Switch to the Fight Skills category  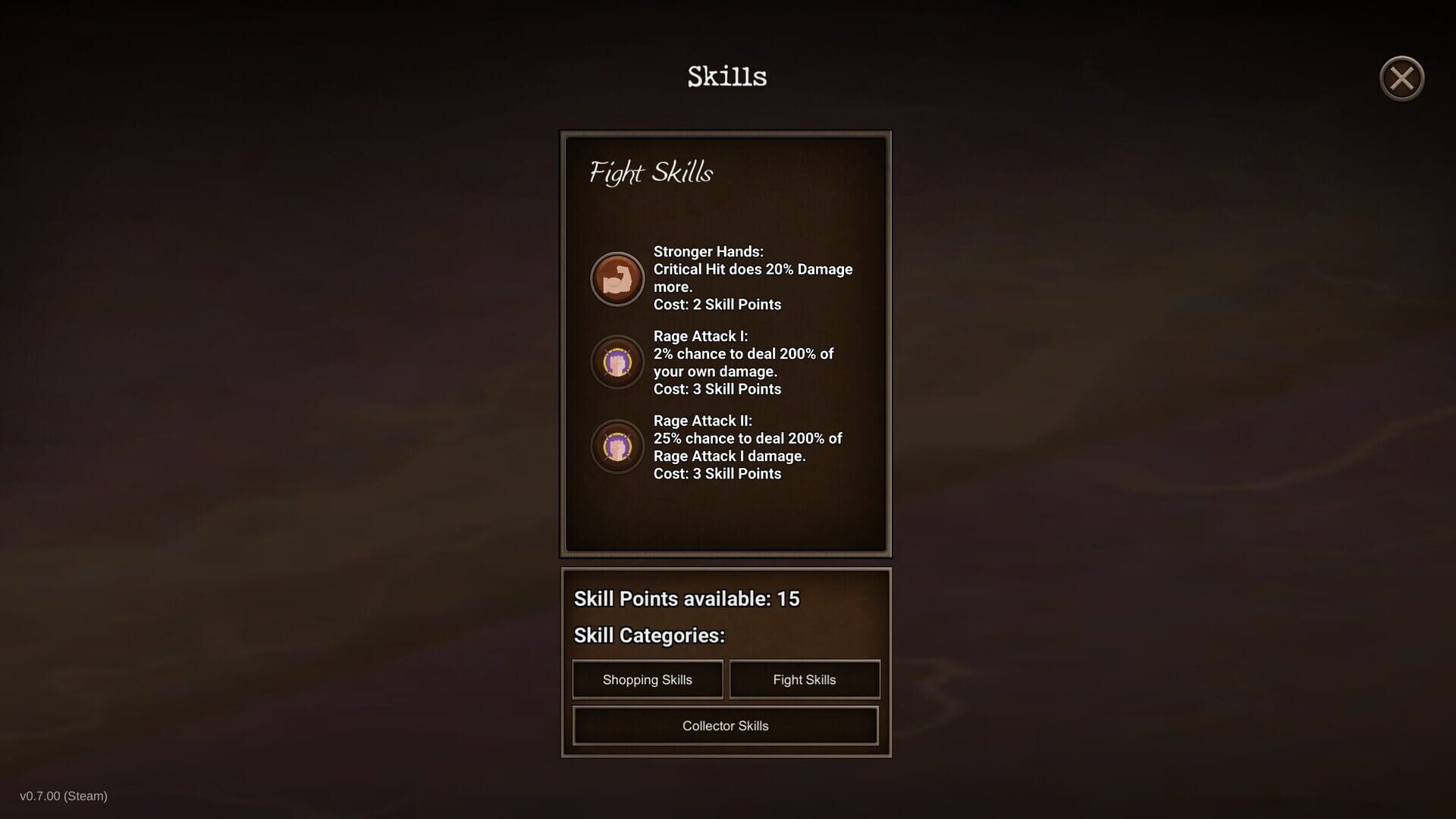(805, 679)
